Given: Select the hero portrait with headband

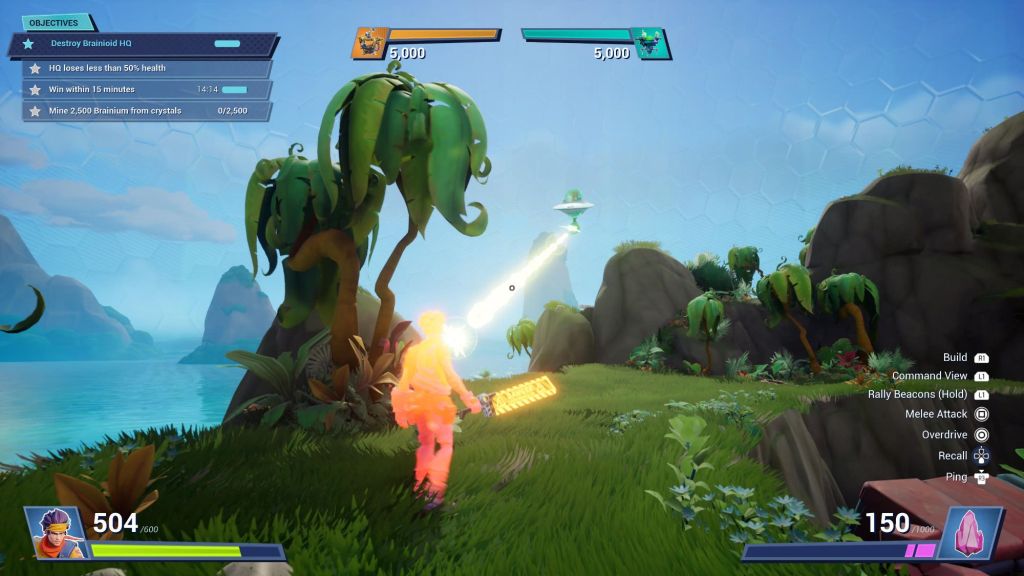Looking at the screenshot, I should (56, 531).
